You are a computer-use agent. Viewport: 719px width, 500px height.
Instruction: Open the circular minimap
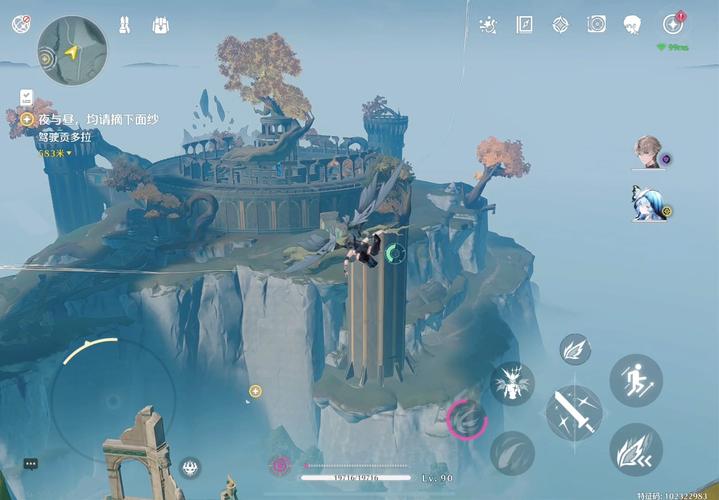[72, 50]
